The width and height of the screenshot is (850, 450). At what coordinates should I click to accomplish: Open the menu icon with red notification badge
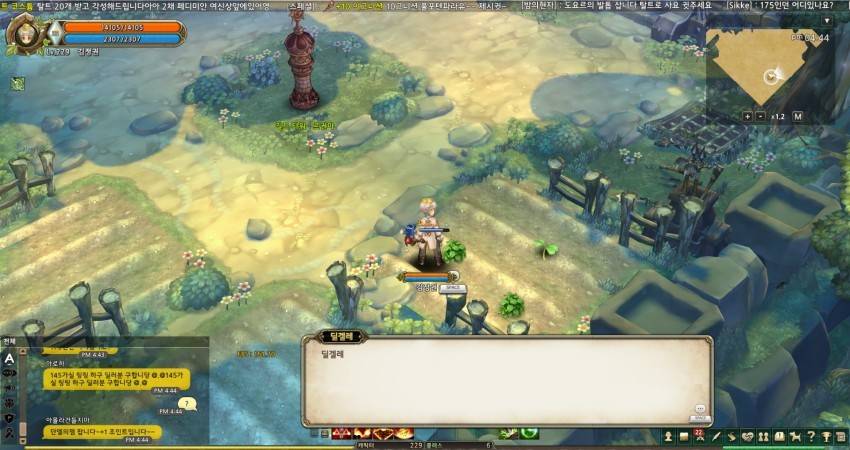pos(699,436)
